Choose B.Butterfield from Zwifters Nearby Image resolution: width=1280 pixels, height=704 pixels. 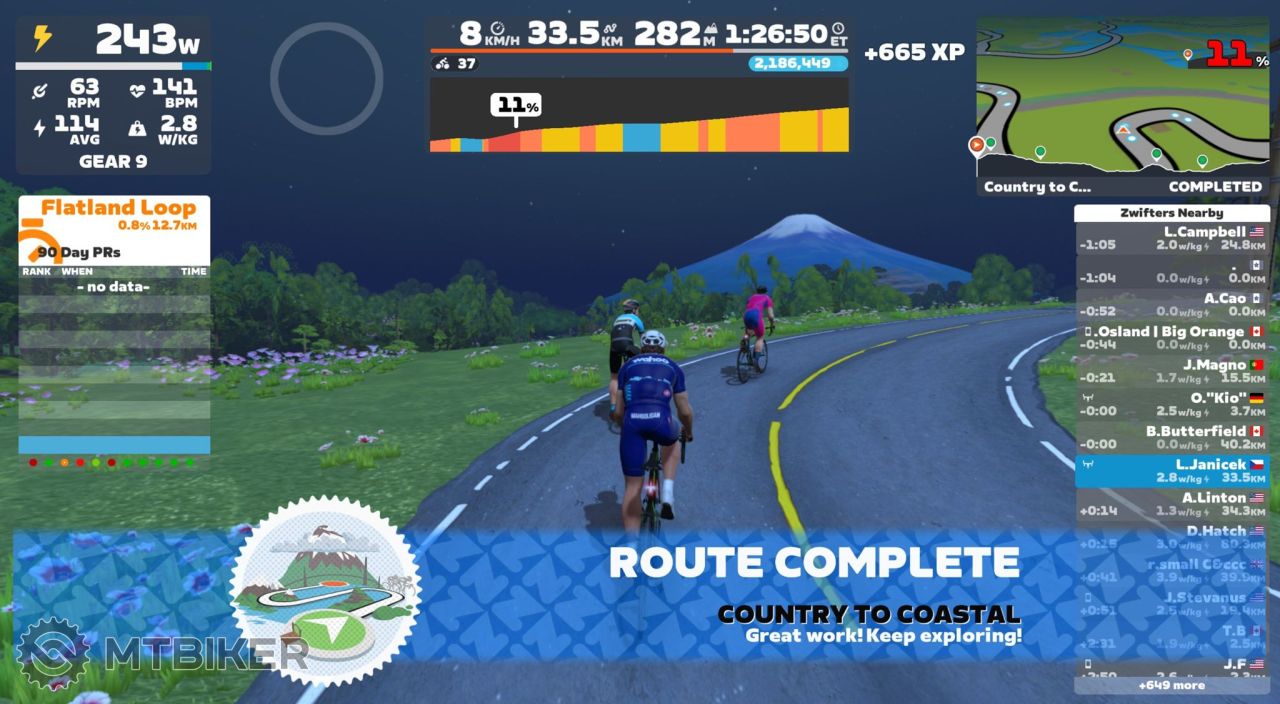point(1171,437)
